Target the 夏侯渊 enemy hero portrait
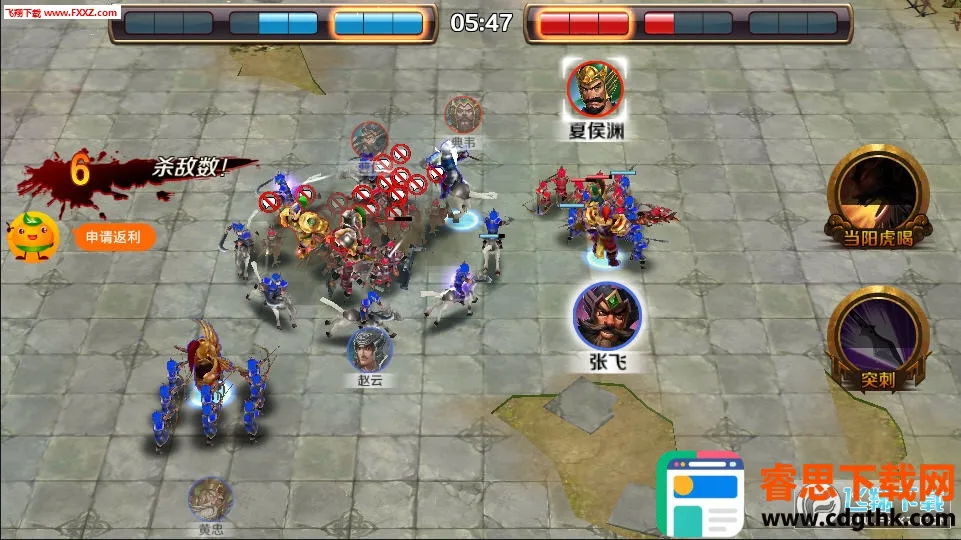961x540 pixels. point(596,89)
